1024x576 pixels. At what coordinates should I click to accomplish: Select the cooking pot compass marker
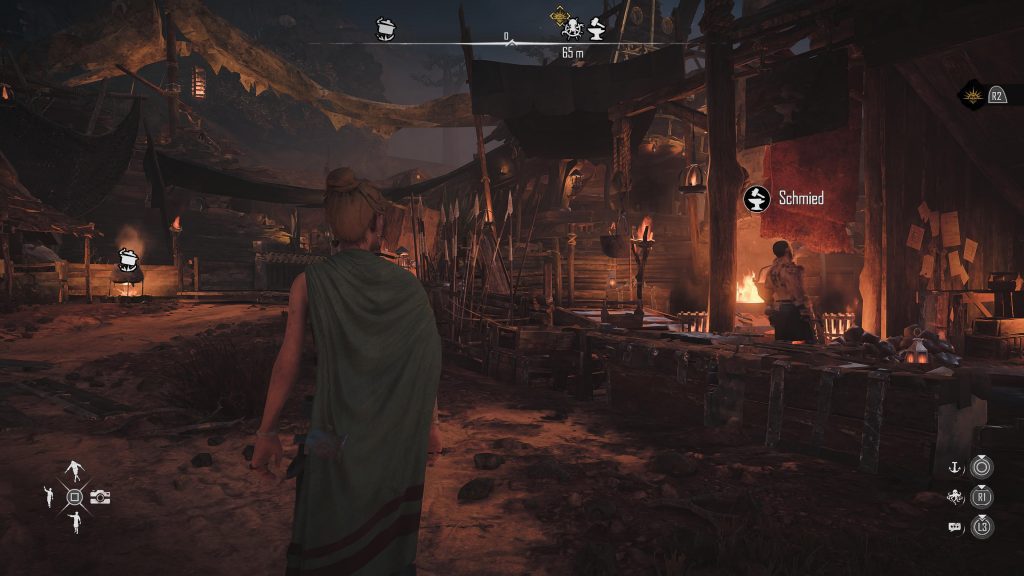387,28
